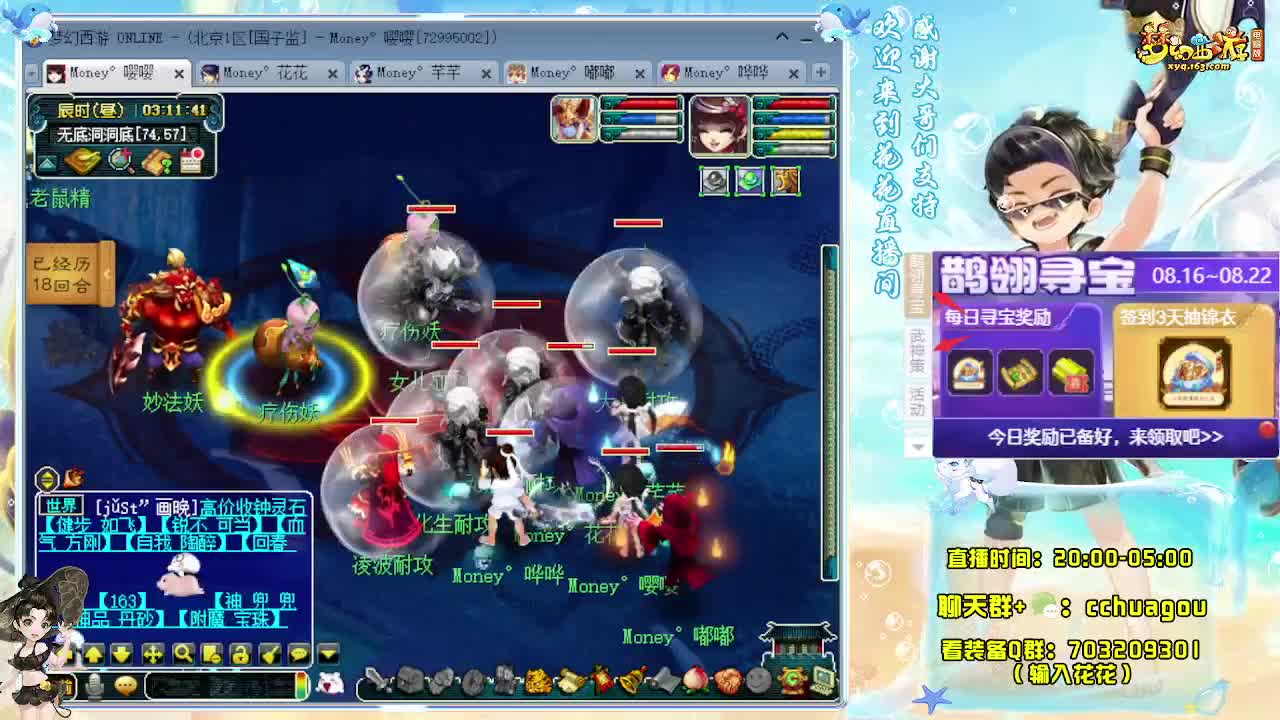Click the yellow broom cleanup icon
The image size is (1280, 720).
pos(270,655)
